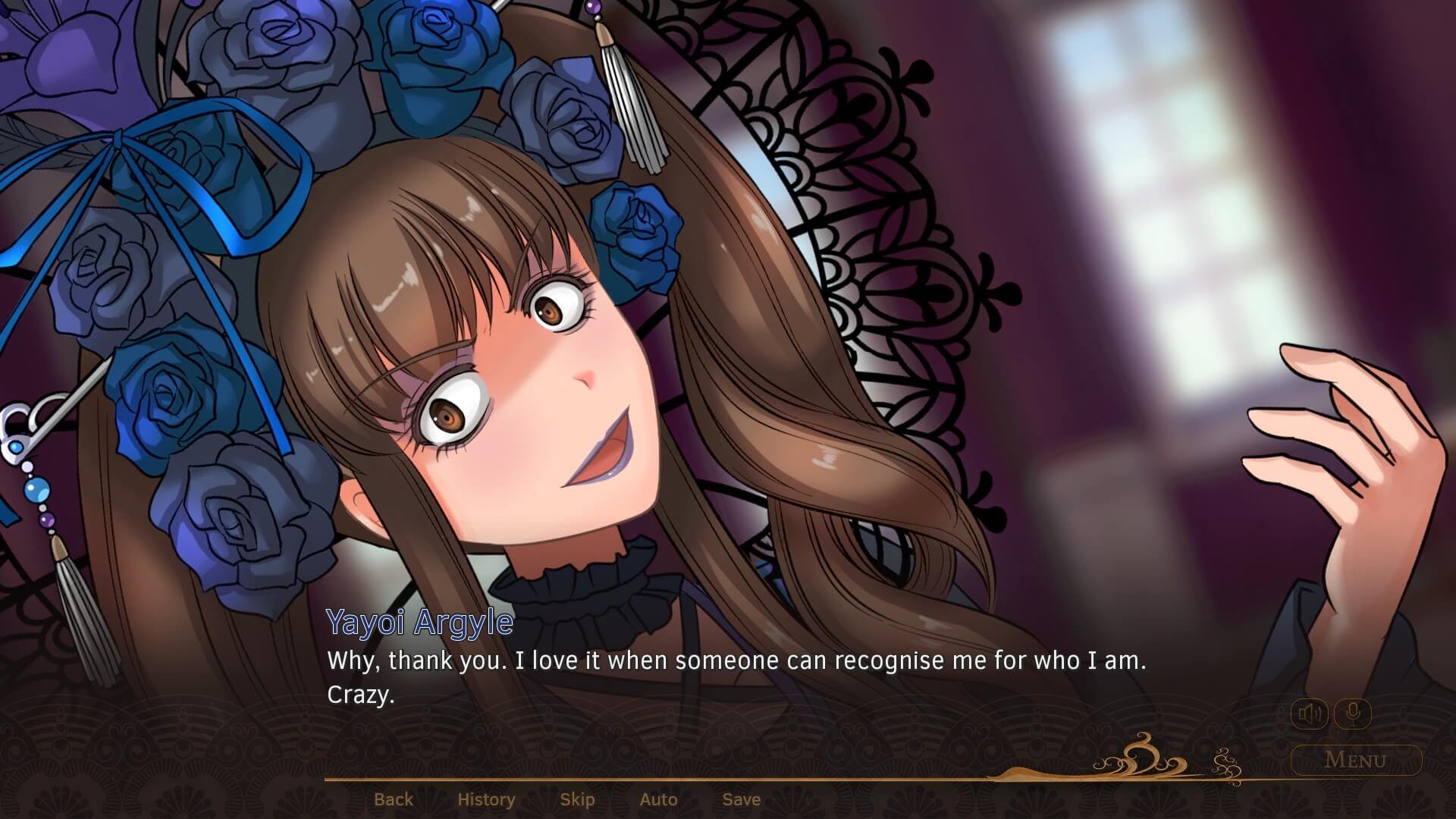Screen dimensions: 1456x819
Task: Mute the game audio with speaker icon
Action: [x=1311, y=713]
